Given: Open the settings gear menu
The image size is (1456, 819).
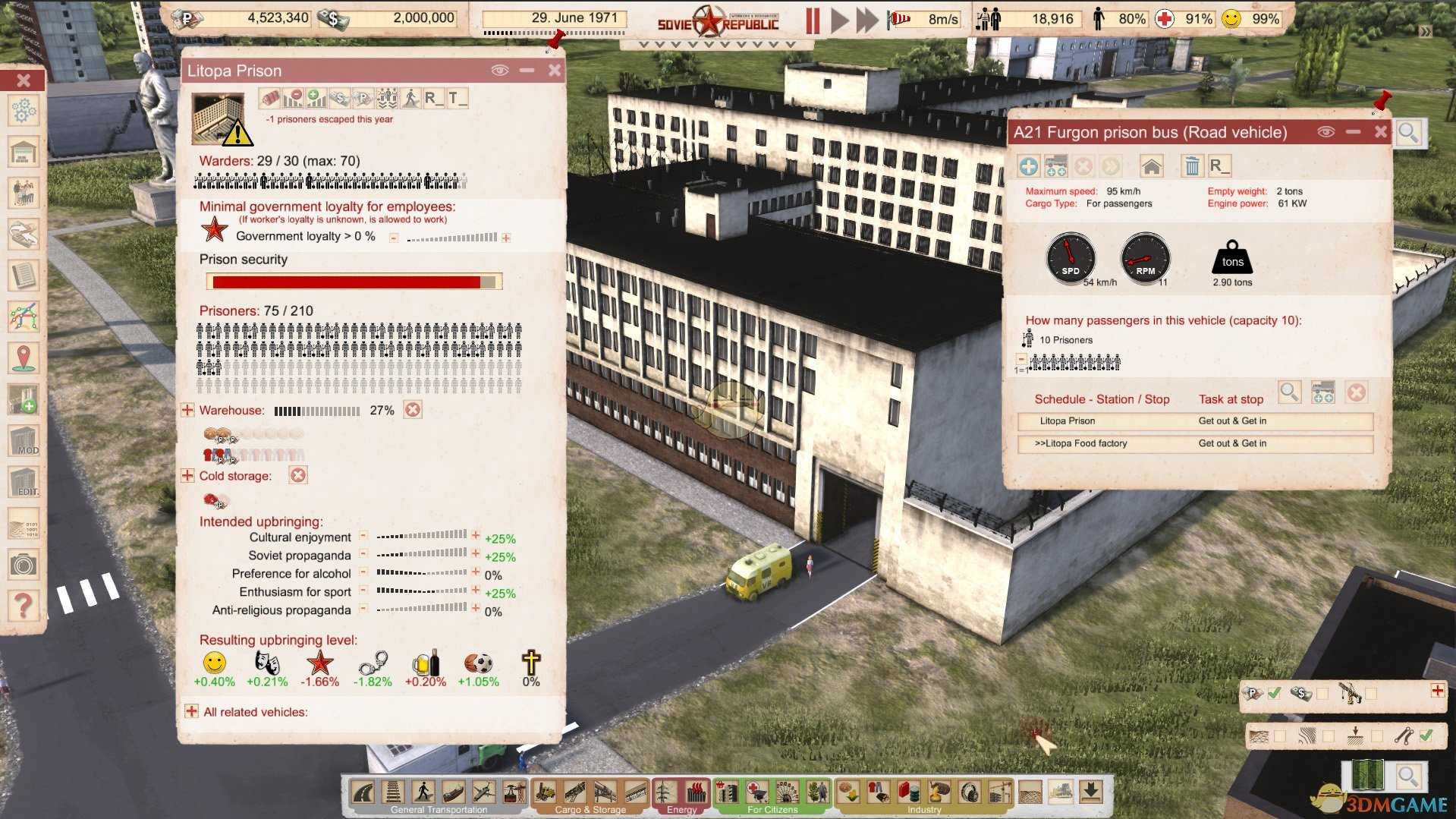Looking at the screenshot, I should click(x=24, y=112).
